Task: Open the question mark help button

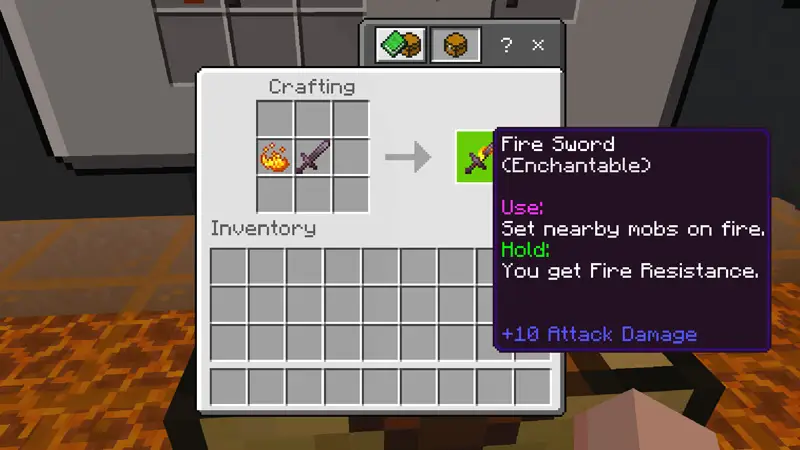Action: (506, 45)
